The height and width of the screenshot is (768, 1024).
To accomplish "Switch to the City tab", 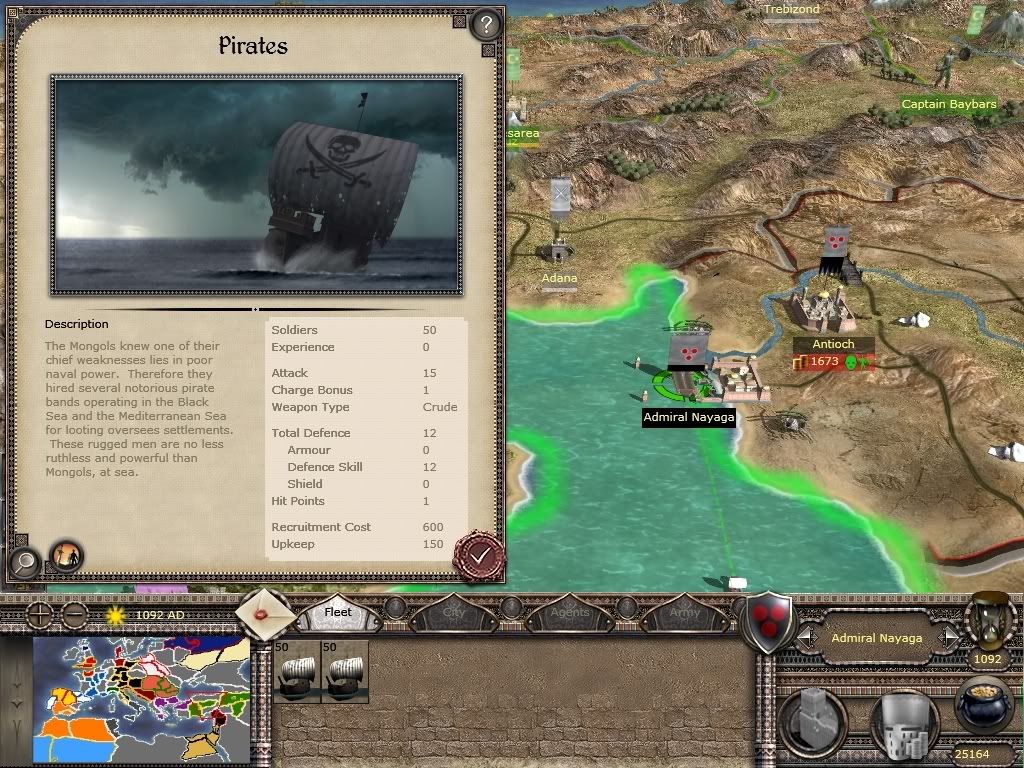I will pyautogui.click(x=453, y=610).
